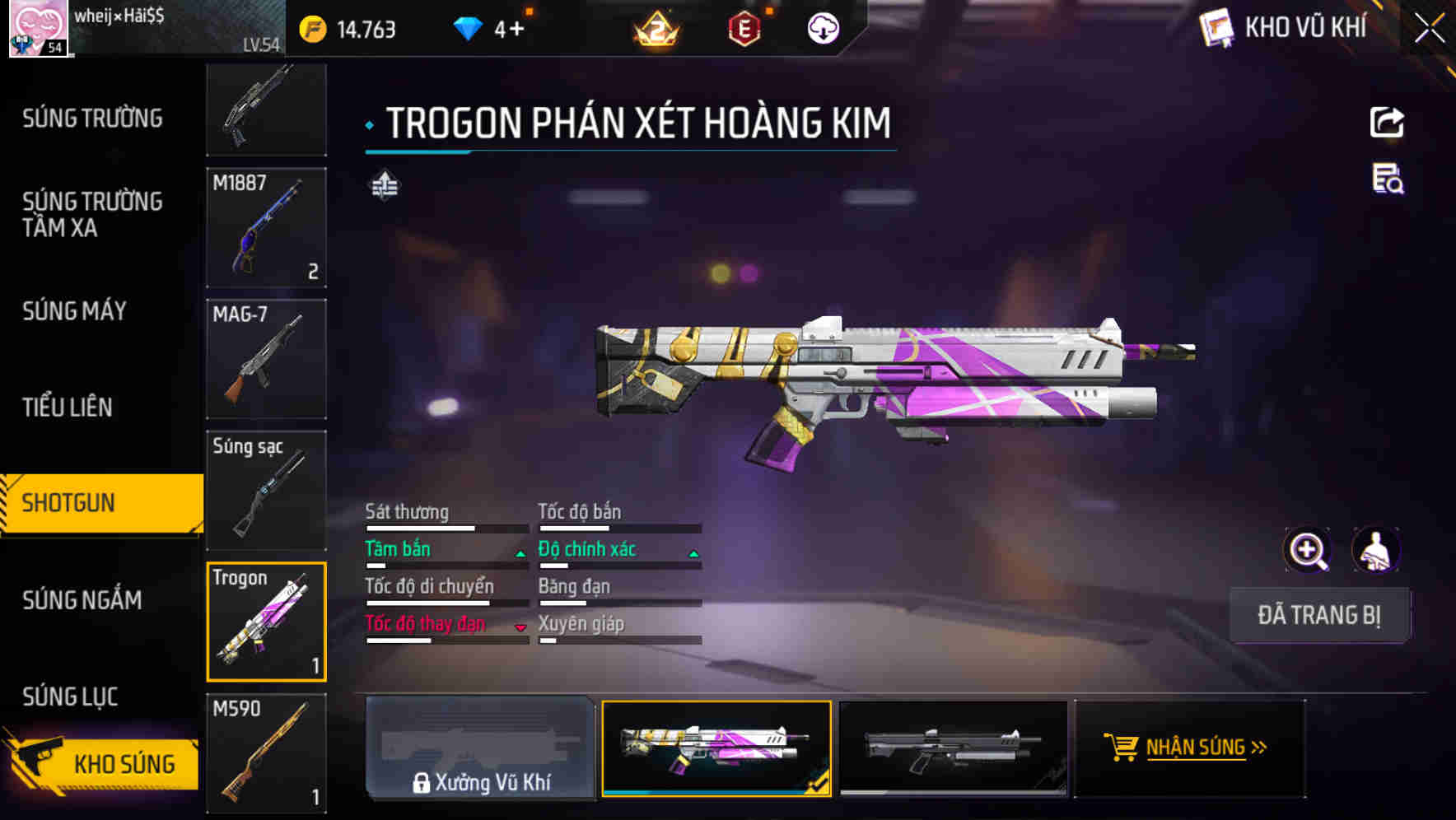
Task: Click the Đã Trang Bị button
Action: tap(1318, 615)
